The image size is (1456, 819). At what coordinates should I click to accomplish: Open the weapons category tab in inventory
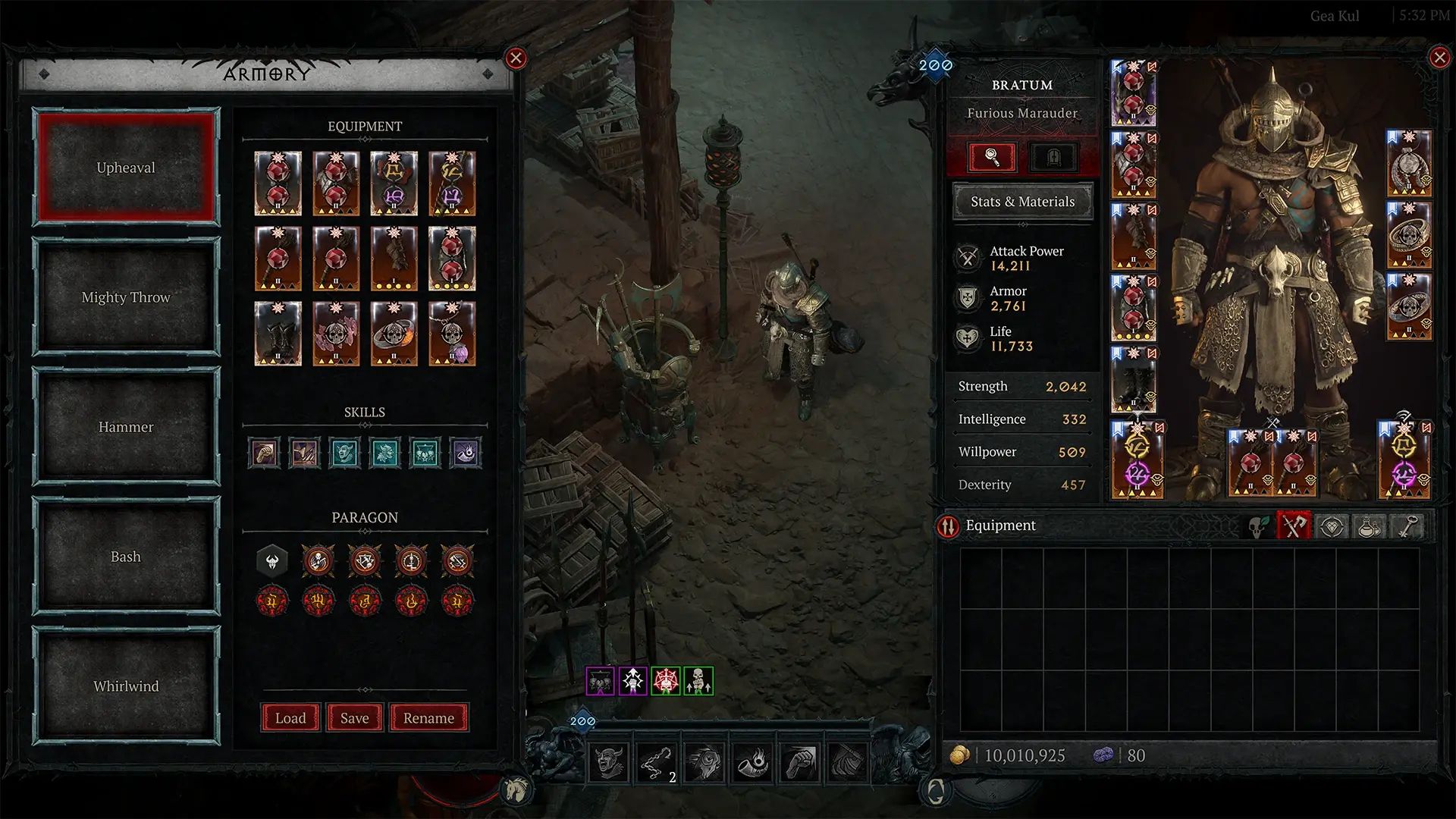tap(1294, 527)
